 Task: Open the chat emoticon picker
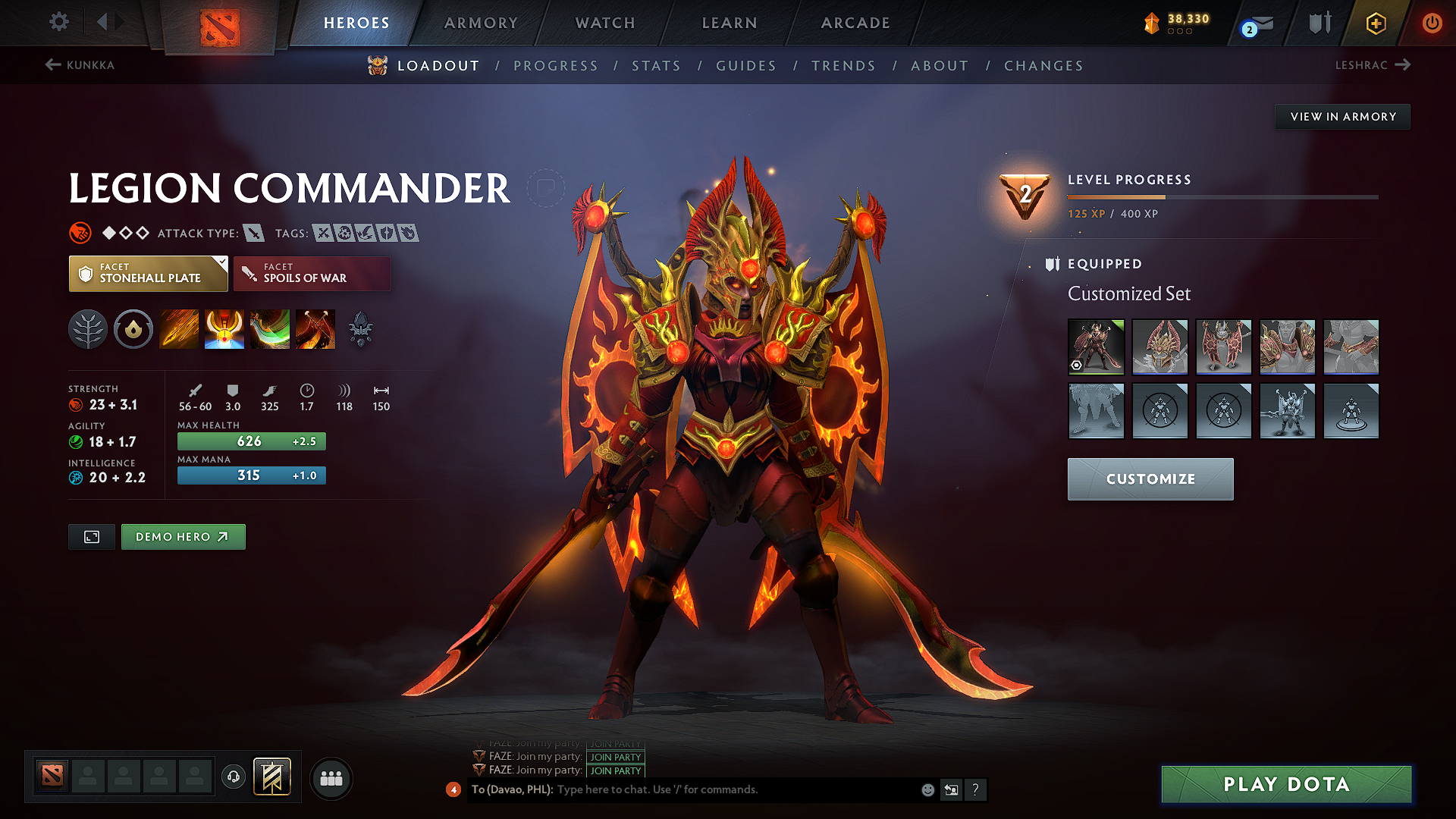click(927, 789)
